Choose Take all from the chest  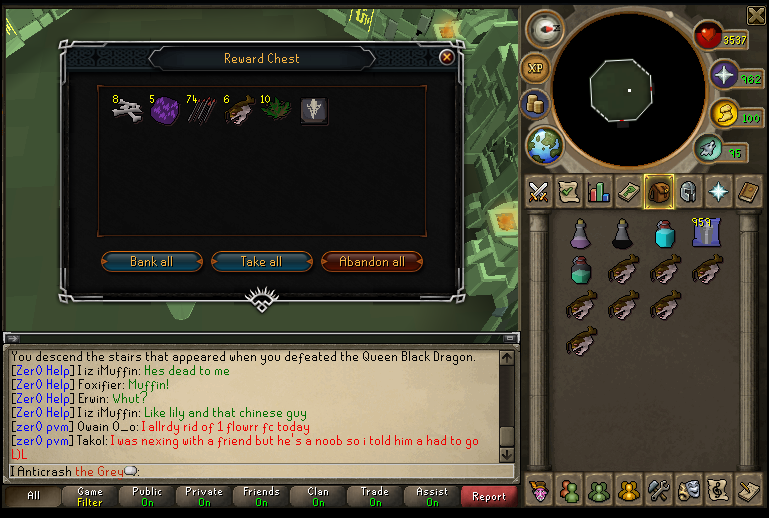(x=261, y=262)
